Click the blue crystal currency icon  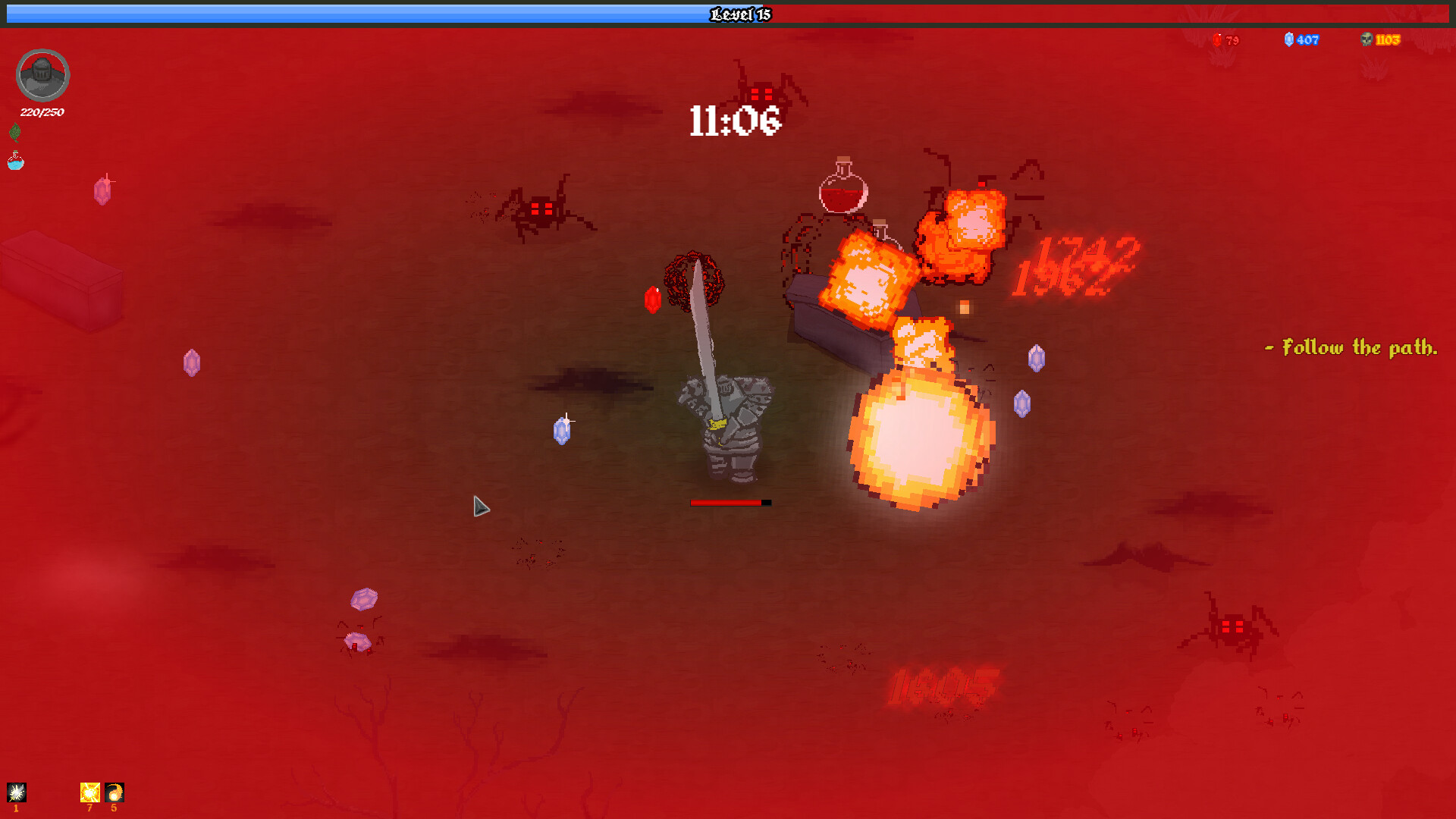tap(1288, 39)
